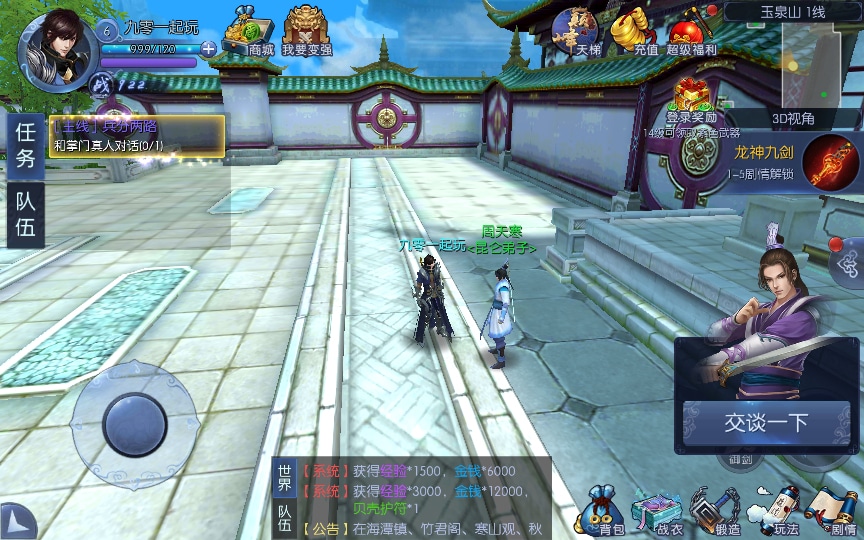Click the player portrait avatar
Screen dimensions: 864x540
pyautogui.click(x=56, y=46)
